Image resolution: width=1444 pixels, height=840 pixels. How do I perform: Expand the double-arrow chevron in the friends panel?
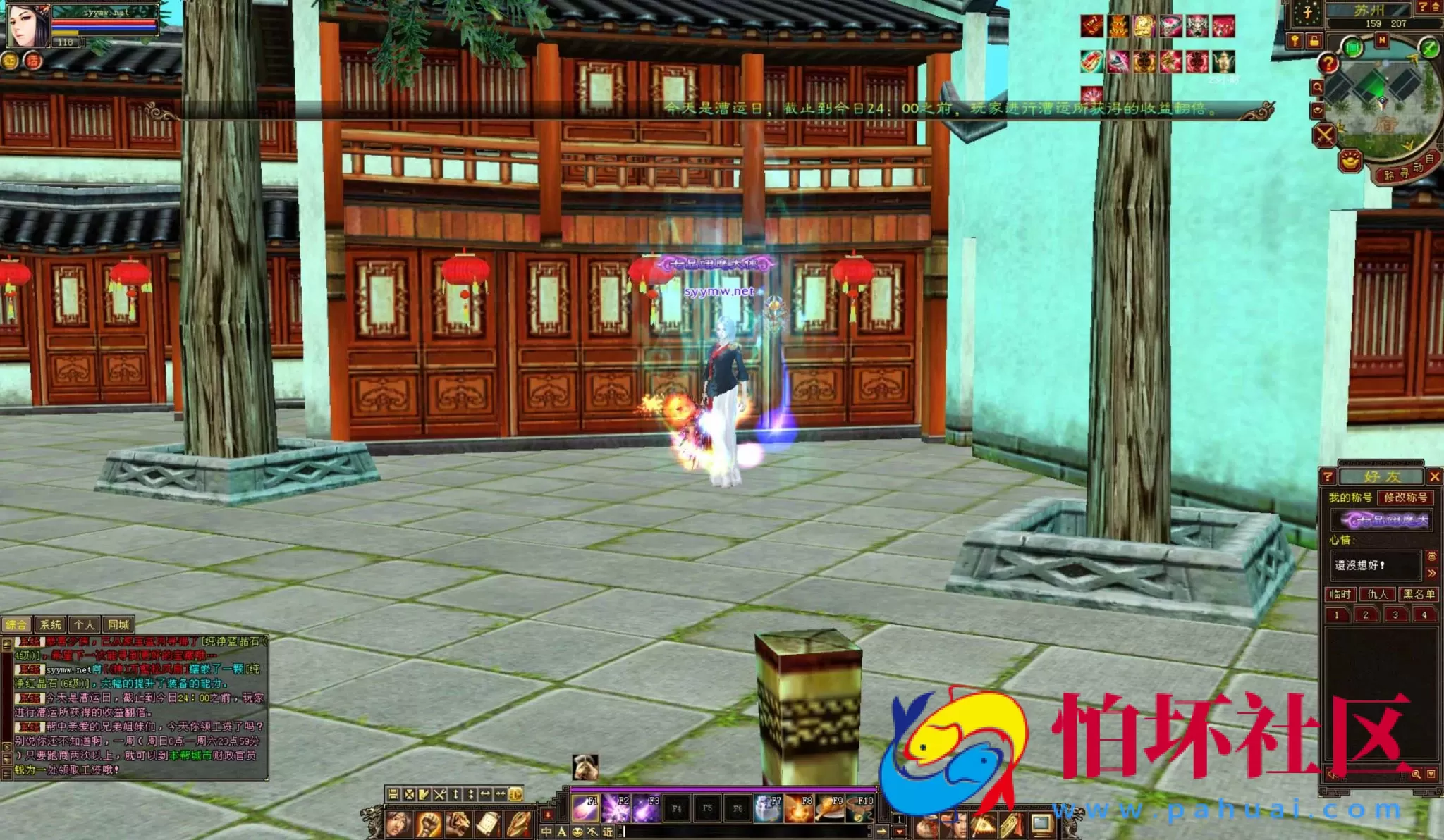click(1432, 572)
